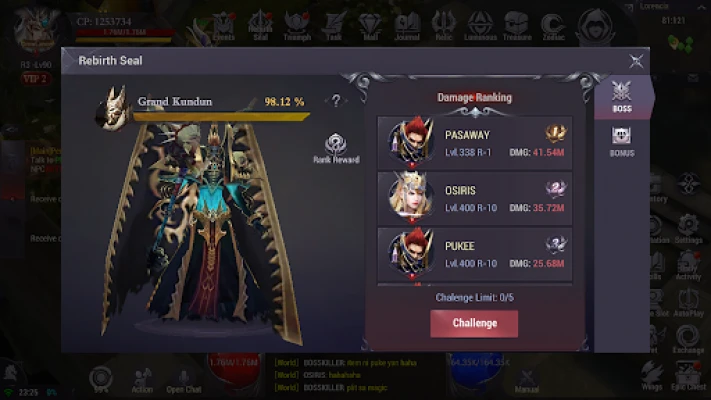
Task: Close the Rebirth Seal window
Action: pos(636,61)
